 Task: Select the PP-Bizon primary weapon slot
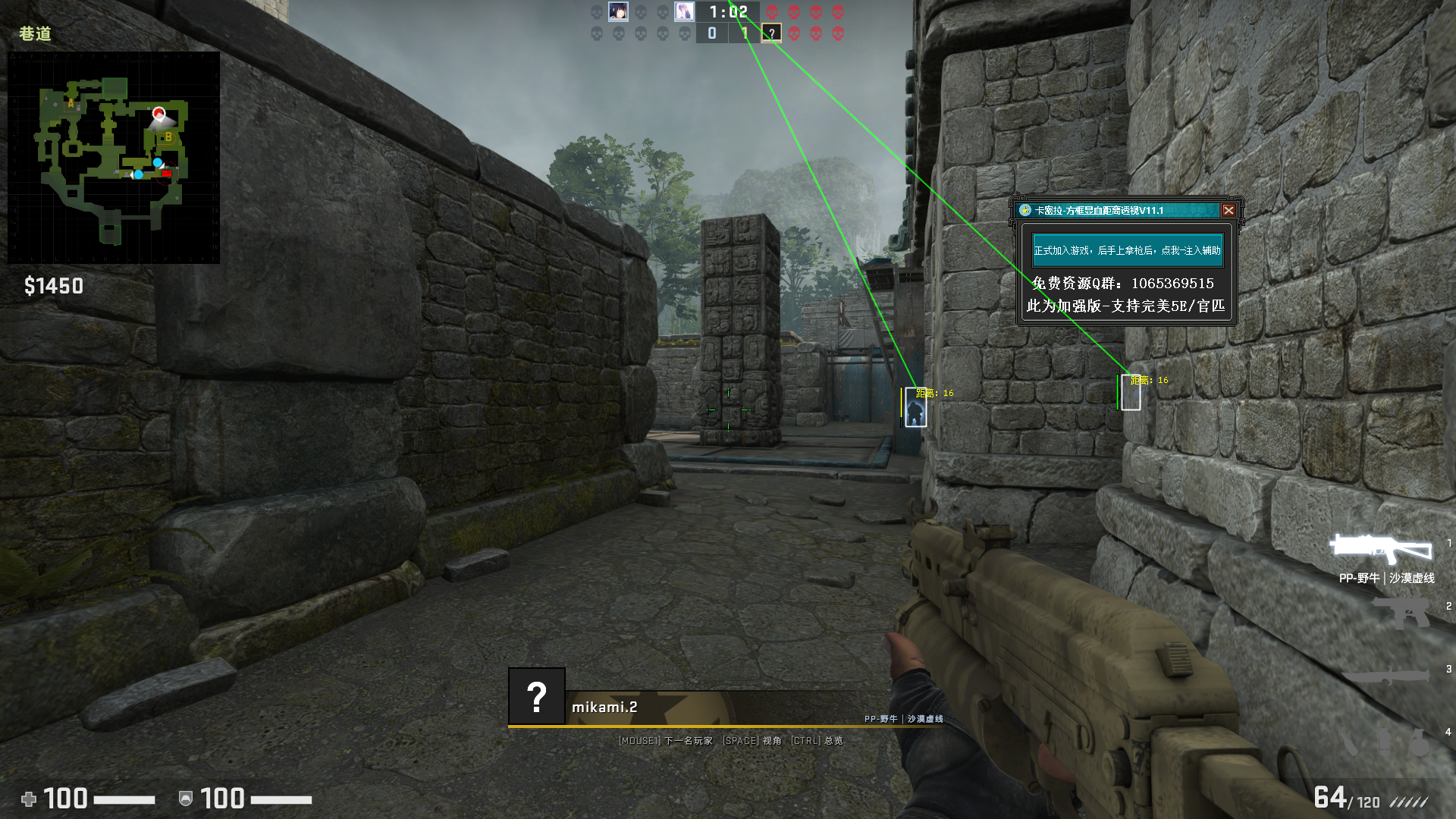[x=1380, y=548]
